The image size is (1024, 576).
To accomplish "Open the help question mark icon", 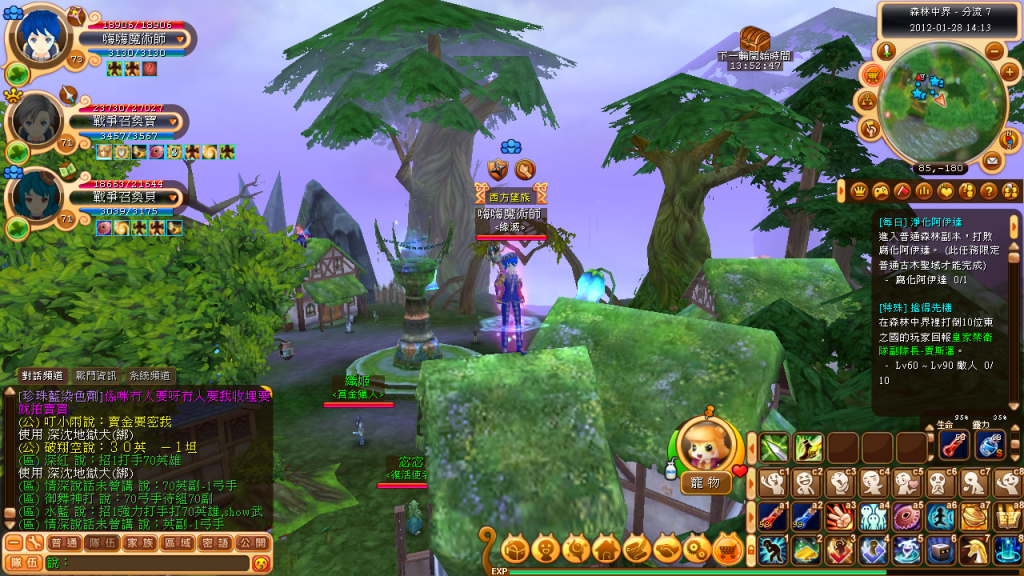I will tap(988, 190).
